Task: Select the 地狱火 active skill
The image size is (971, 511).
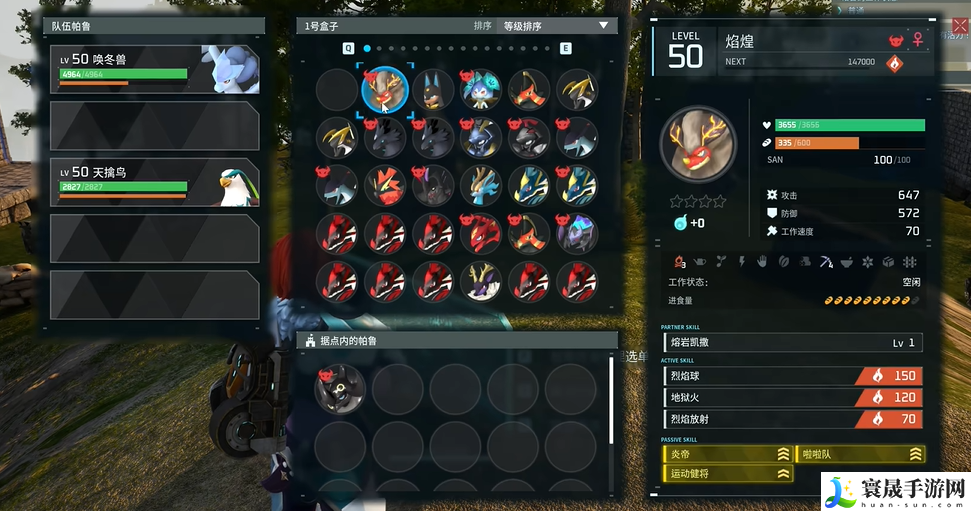Action: 792,397
